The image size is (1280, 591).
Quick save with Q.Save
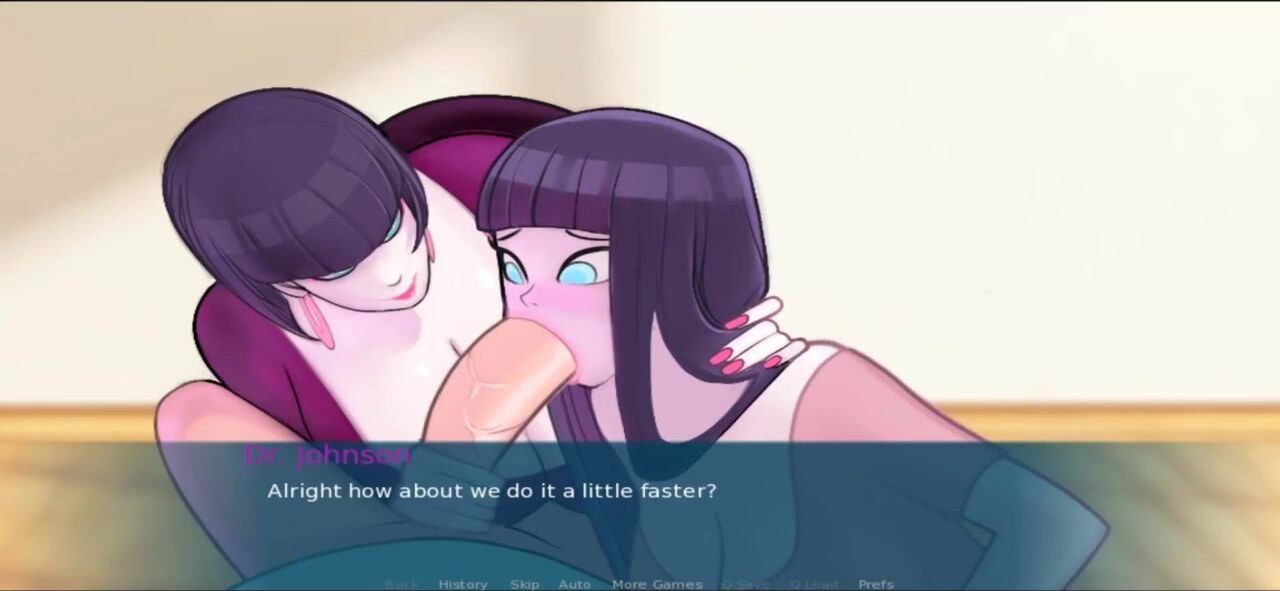(744, 584)
